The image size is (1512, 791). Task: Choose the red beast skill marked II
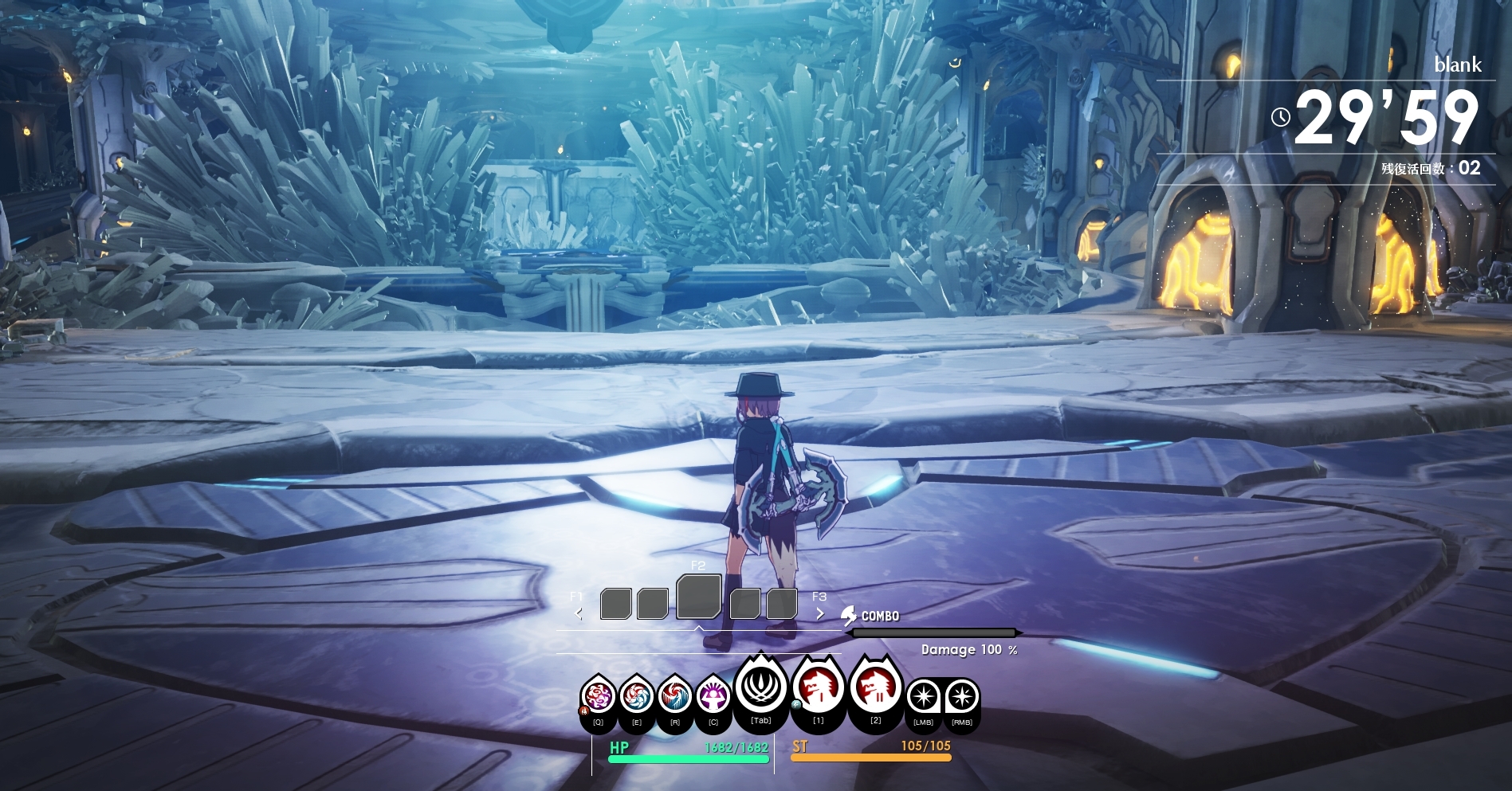point(875,687)
